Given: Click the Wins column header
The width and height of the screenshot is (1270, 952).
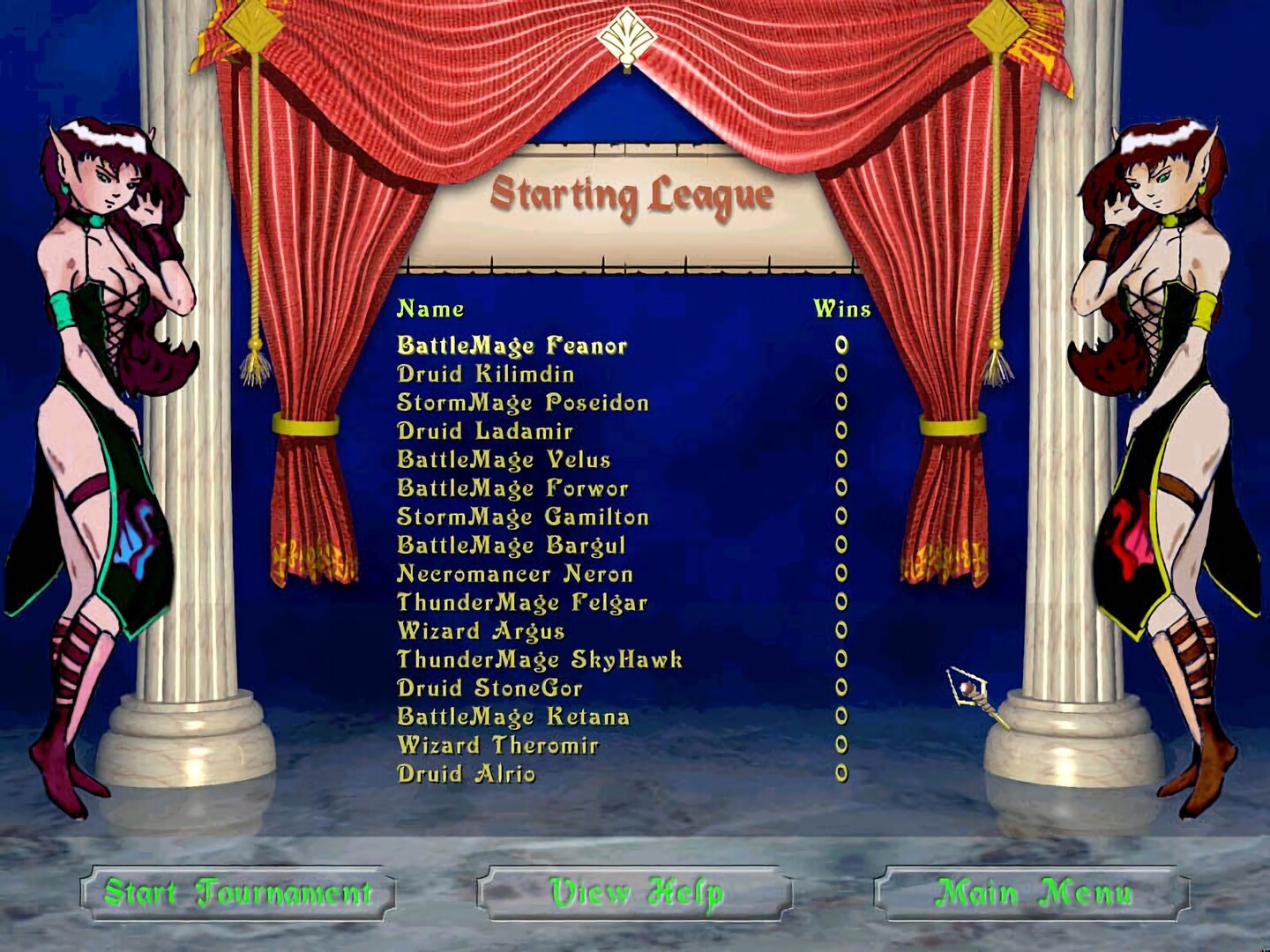Looking at the screenshot, I should point(841,309).
